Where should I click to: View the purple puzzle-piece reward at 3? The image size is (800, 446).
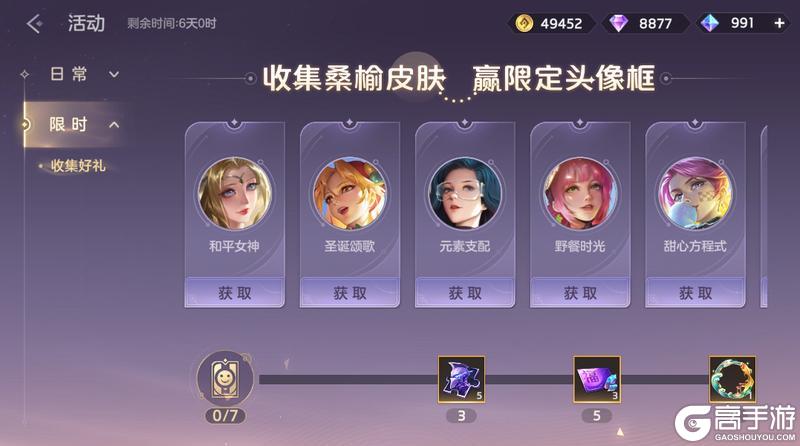click(461, 380)
